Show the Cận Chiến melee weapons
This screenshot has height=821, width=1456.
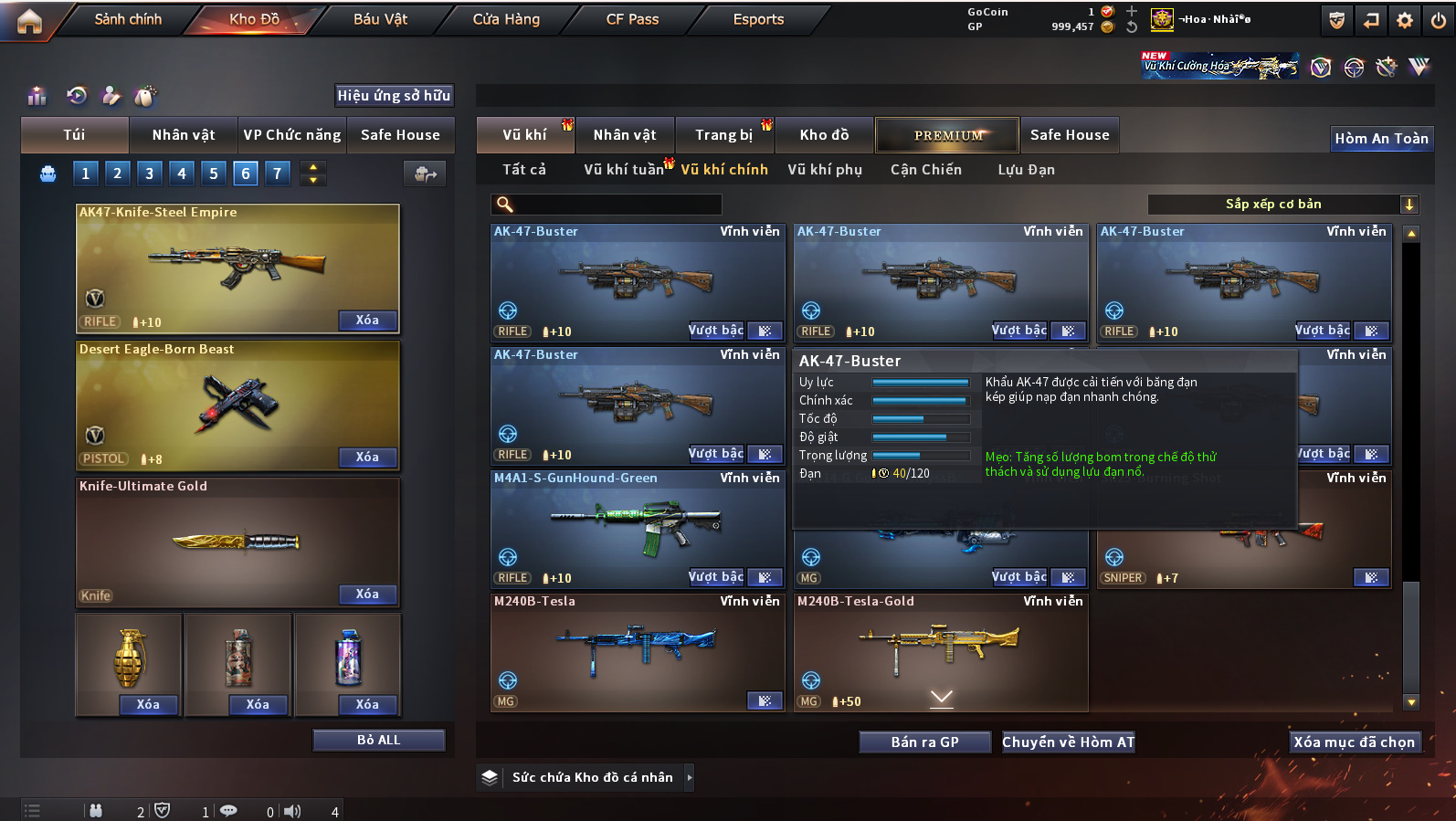point(925,170)
